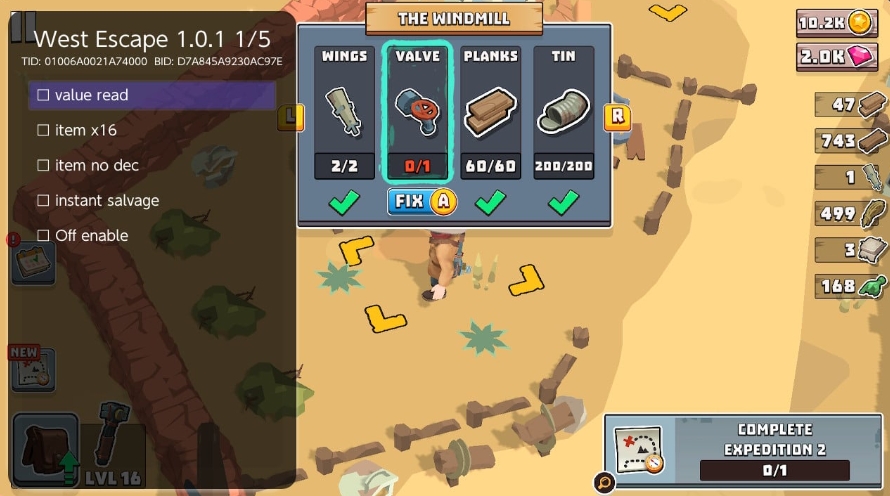The width and height of the screenshot is (890, 496).
Task: Open the Complete Expedition 2 quest tracker
Action: [x=747, y=450]
